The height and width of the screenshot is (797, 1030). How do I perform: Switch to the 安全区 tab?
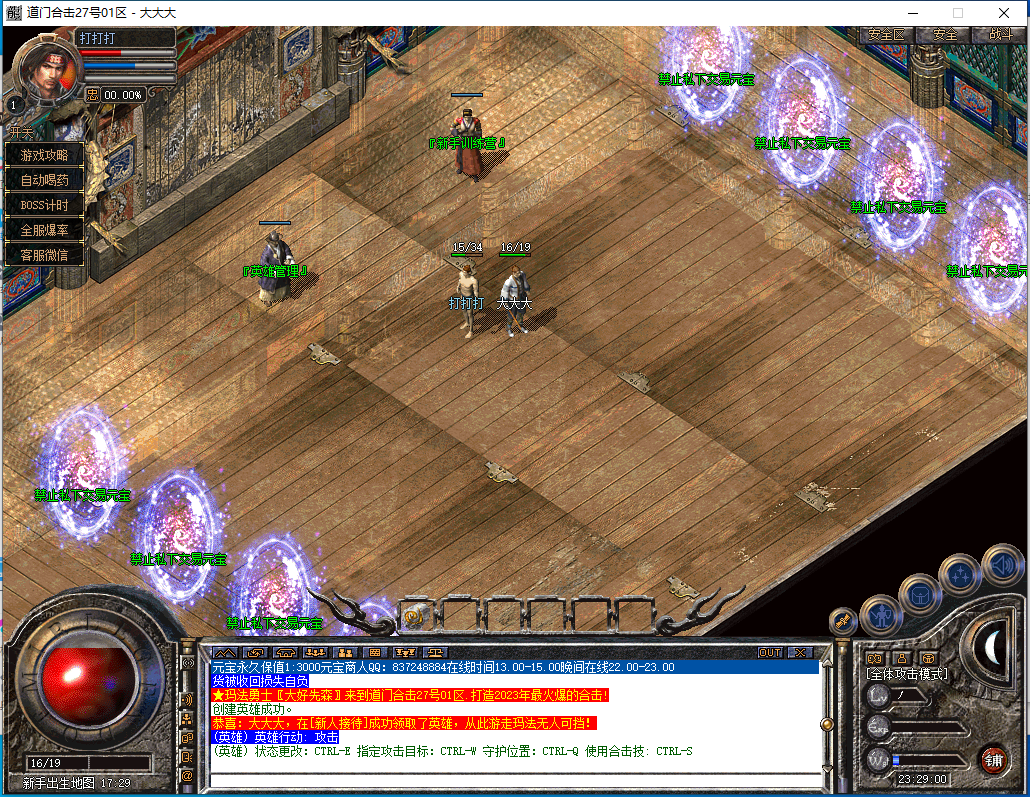click(886, 34)
